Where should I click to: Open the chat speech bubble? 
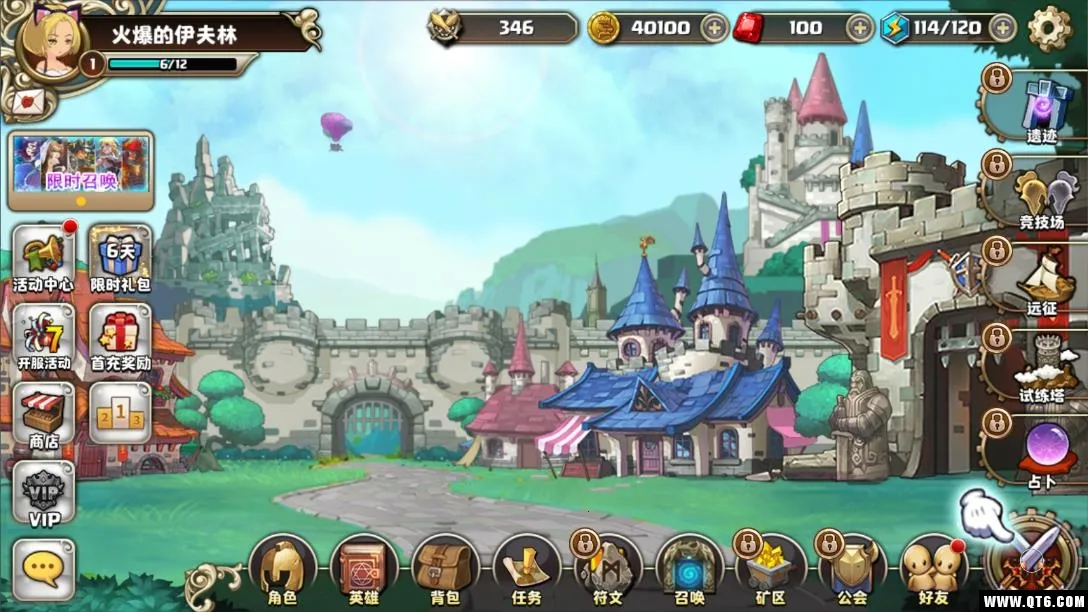43,570
